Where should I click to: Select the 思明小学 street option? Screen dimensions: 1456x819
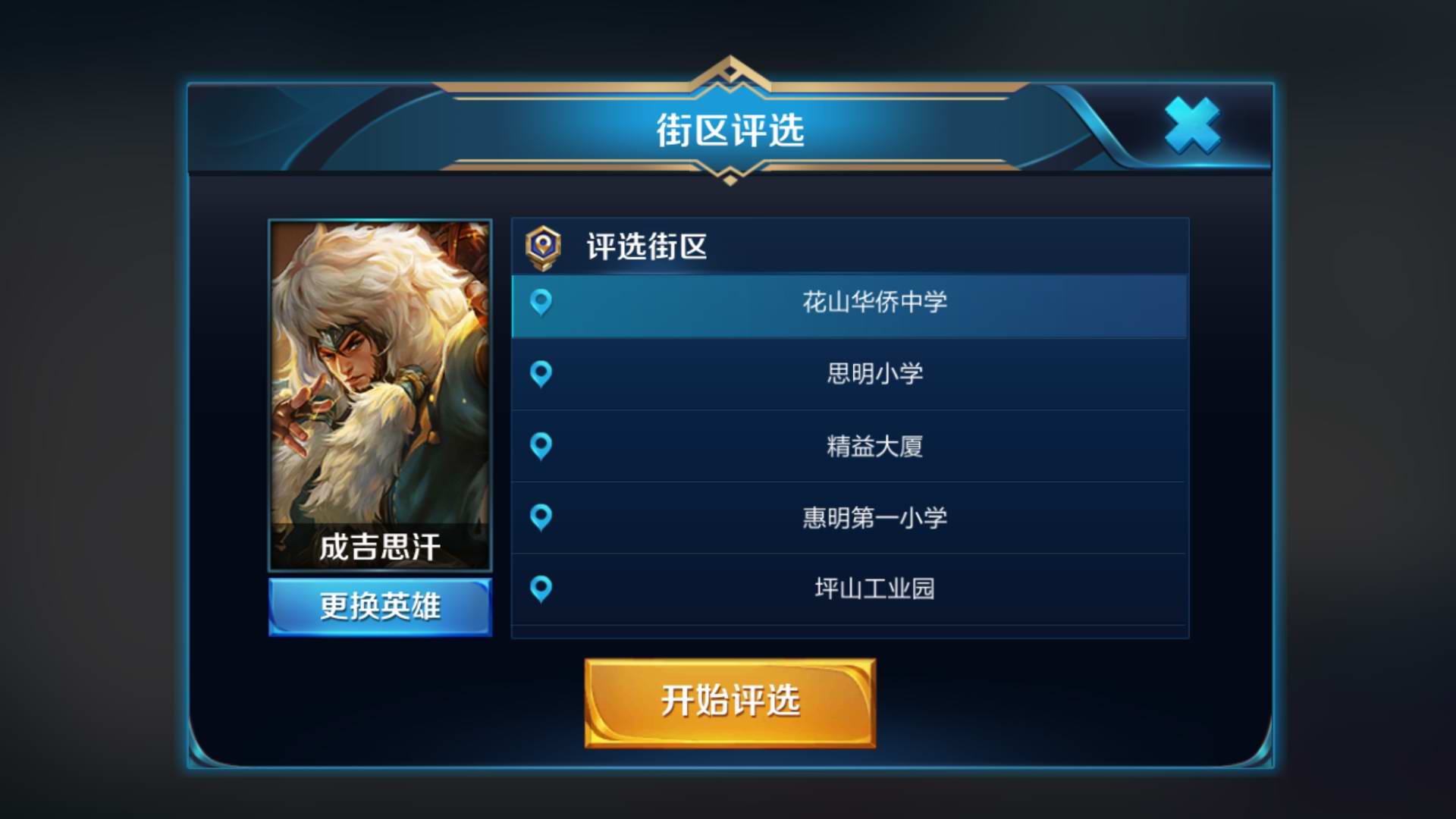872,373
